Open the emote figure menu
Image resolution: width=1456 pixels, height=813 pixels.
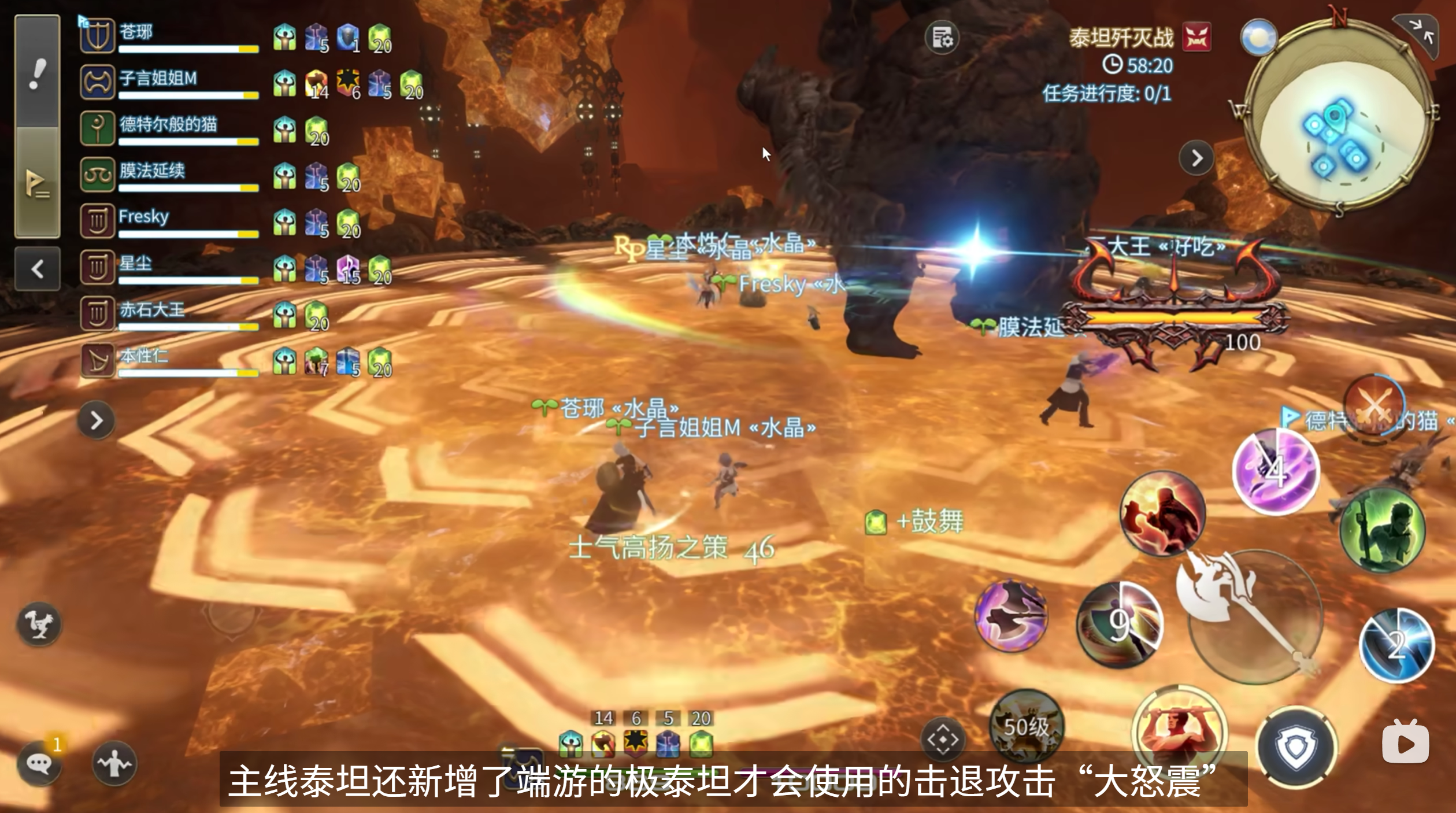point(114,763)
